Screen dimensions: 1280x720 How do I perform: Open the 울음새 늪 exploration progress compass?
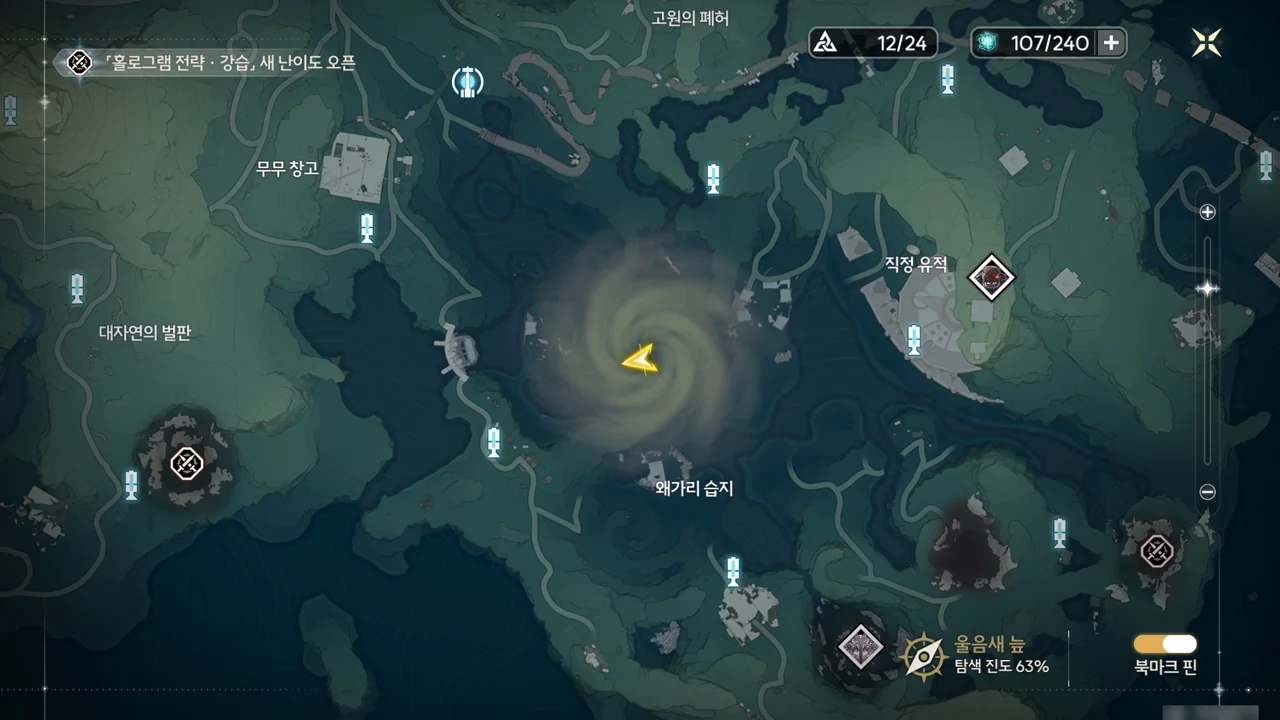pyautogui.click(x=924, y=656)
